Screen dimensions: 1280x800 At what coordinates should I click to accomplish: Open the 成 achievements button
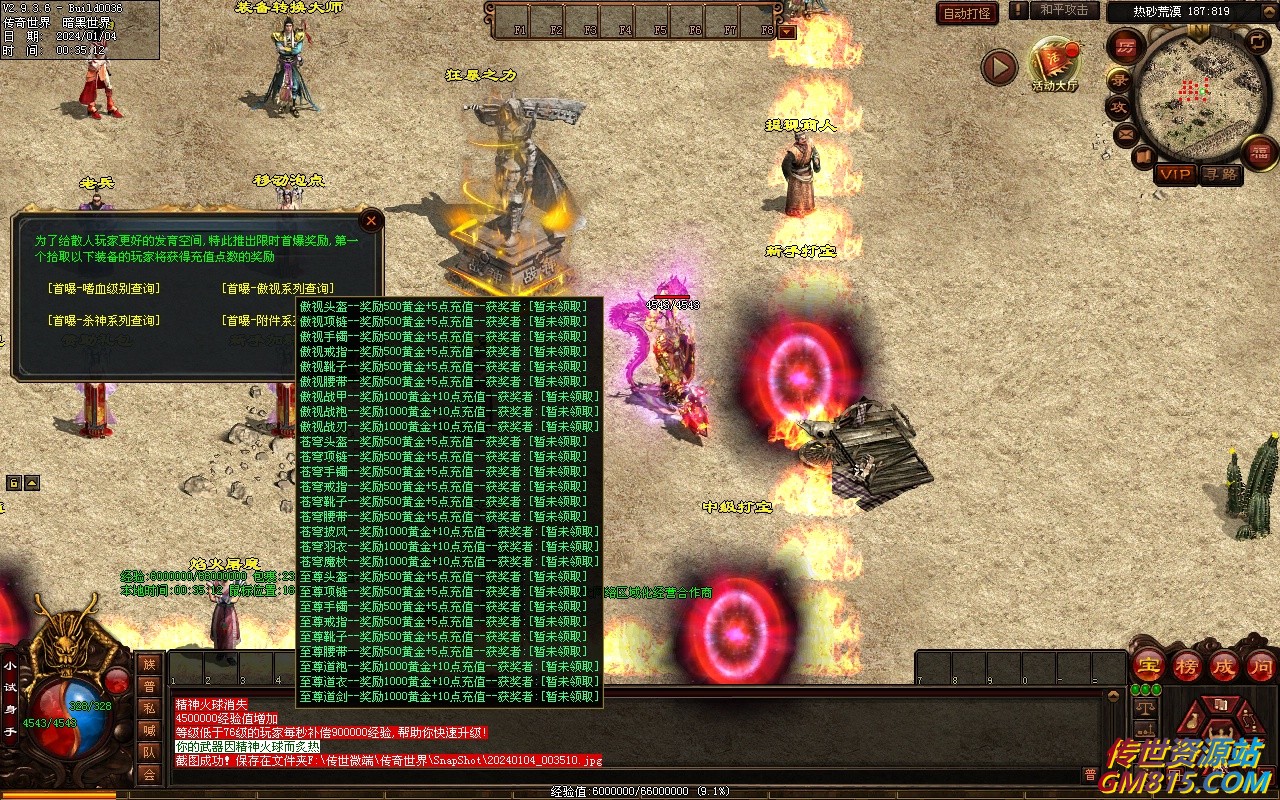click(1224, 665)
